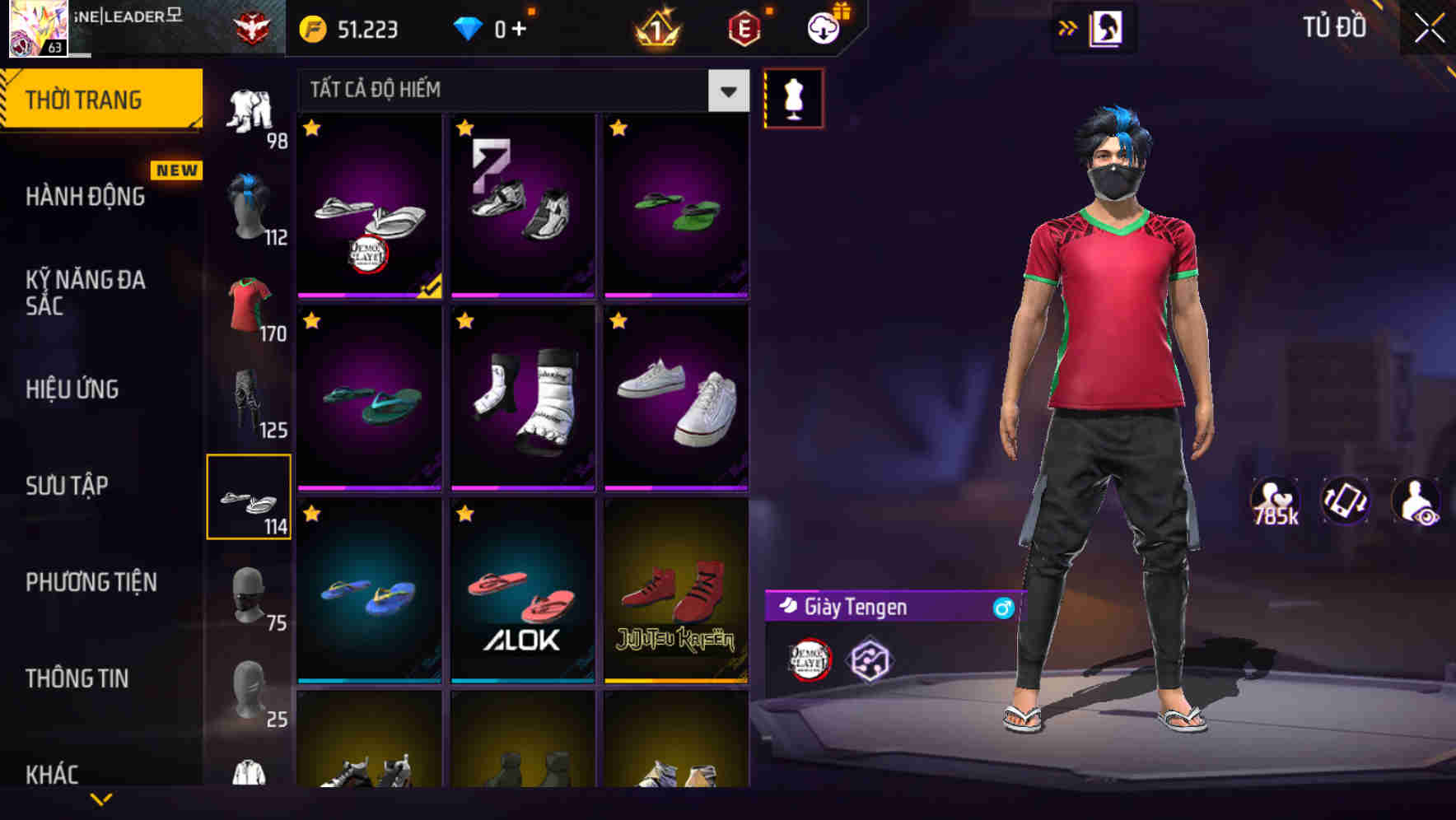Select the currently equipped shoes category tile

(x=249, y=497)
